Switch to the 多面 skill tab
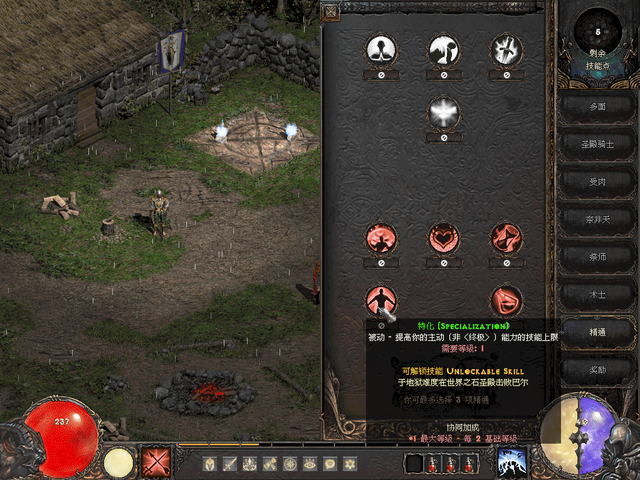The width and height of the screenshot is (640, 480). pyautogui.click(x=598, y=105)
